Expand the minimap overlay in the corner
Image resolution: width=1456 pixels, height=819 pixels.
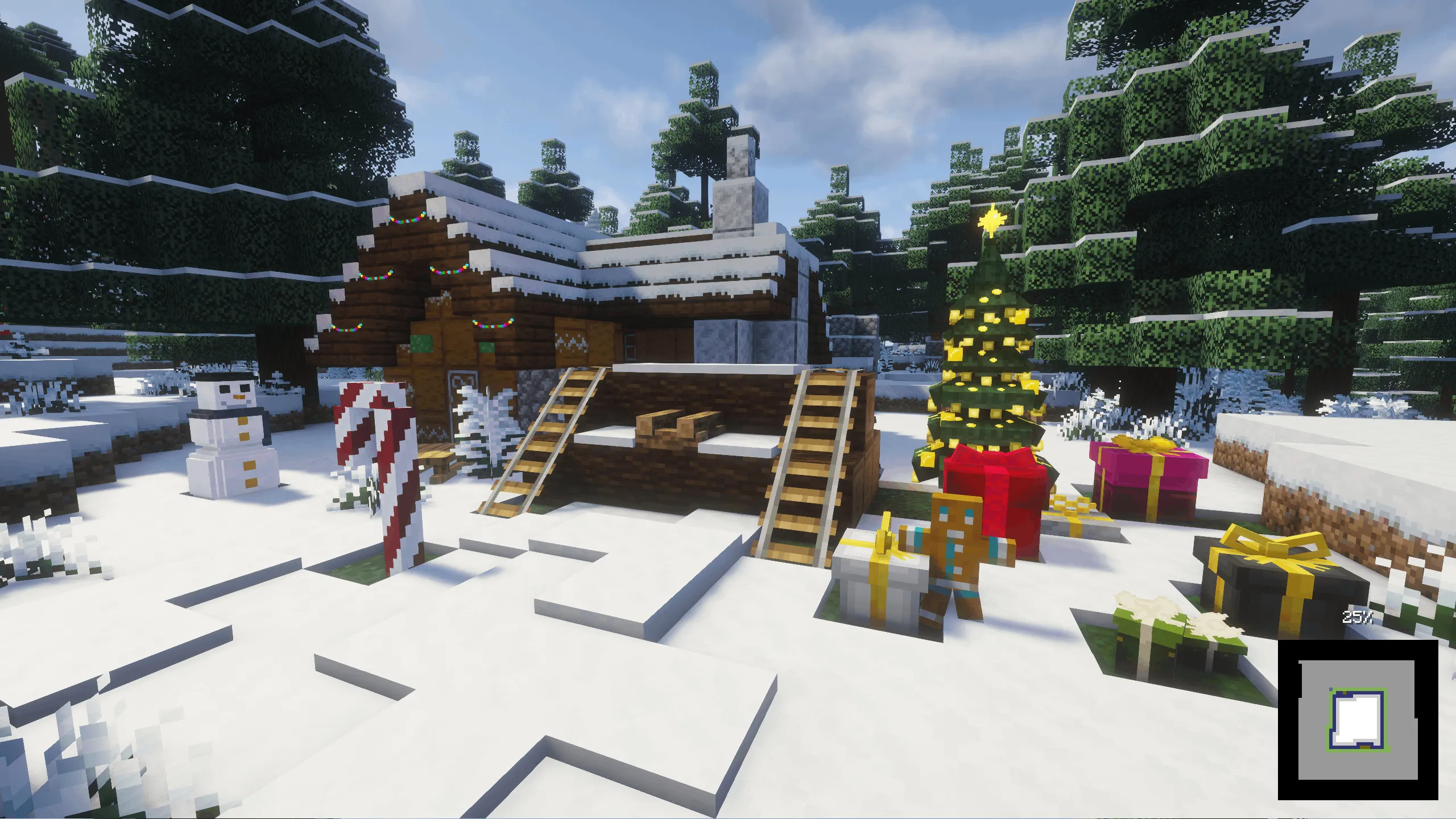click(1348, 722)
